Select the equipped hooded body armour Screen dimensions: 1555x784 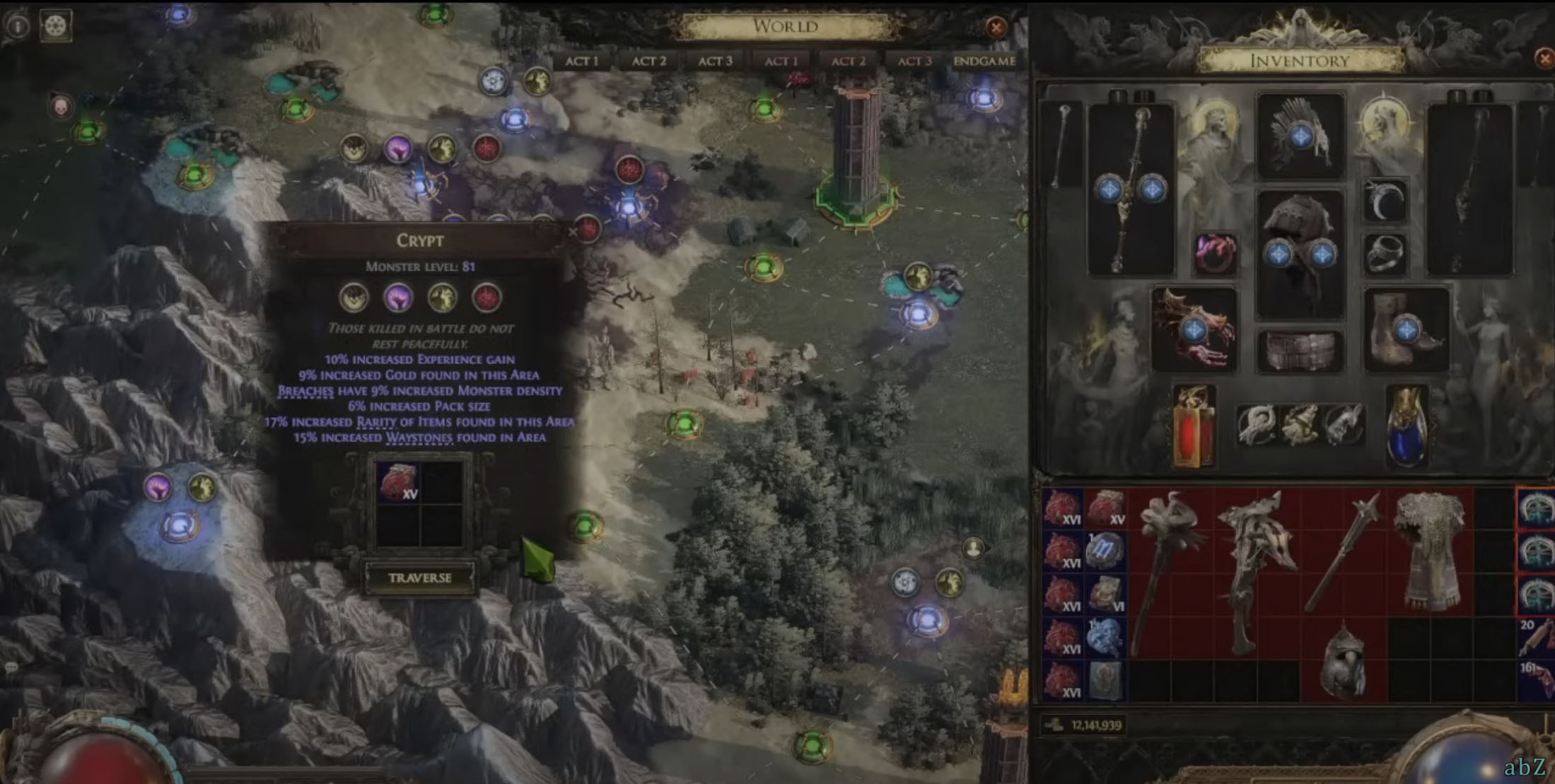[1300, 254]
